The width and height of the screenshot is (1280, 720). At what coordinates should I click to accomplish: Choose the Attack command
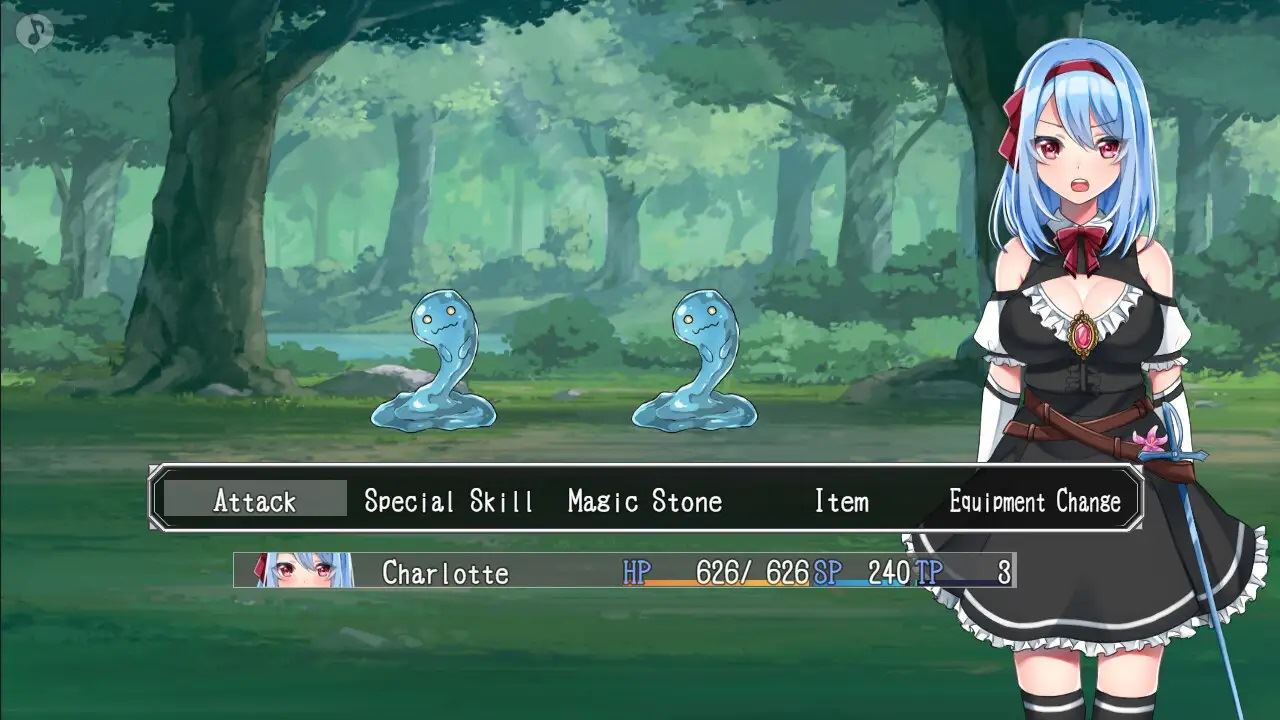255,500
